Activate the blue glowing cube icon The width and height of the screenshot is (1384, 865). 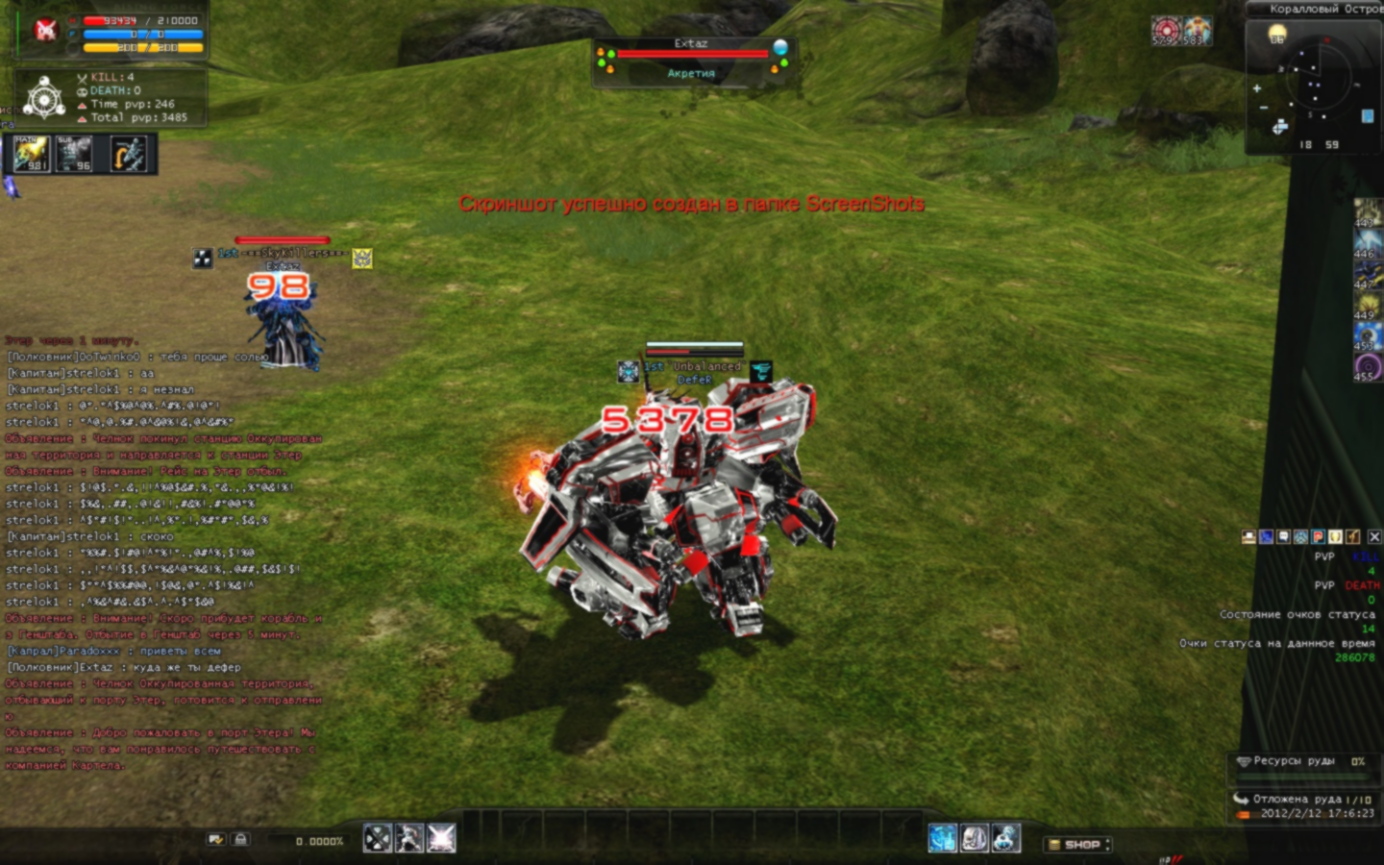942,838
